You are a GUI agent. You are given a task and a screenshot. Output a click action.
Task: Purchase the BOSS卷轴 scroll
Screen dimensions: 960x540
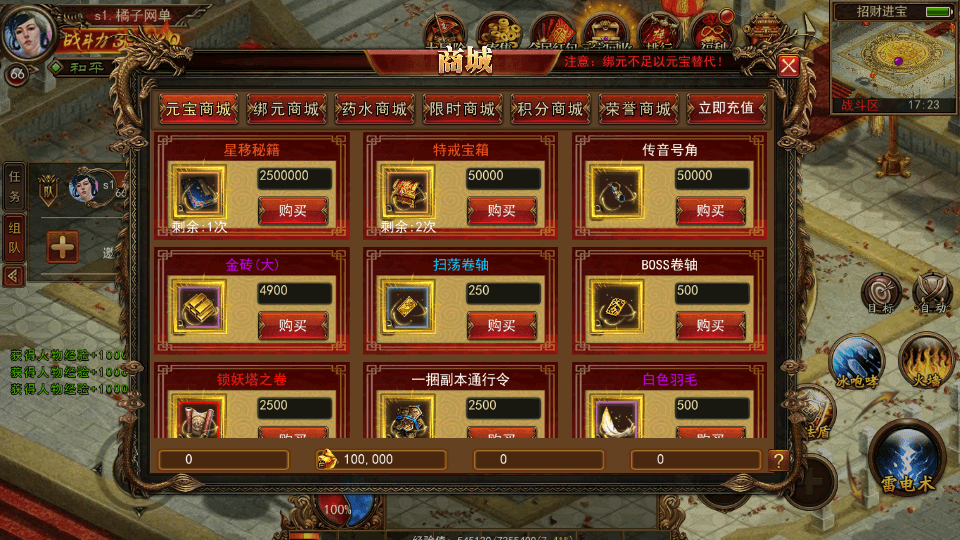point(710,325)
